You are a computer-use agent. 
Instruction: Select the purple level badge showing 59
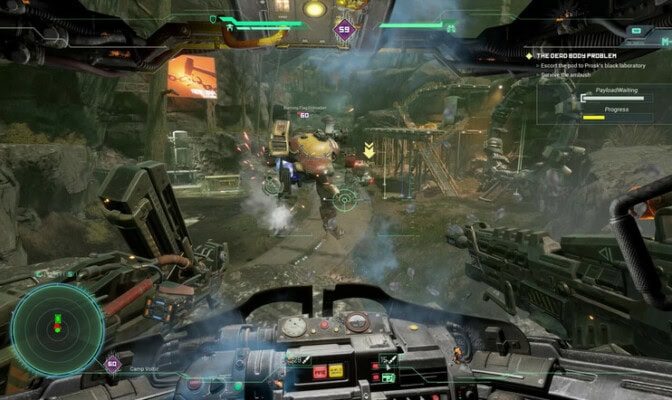(346, 29)
